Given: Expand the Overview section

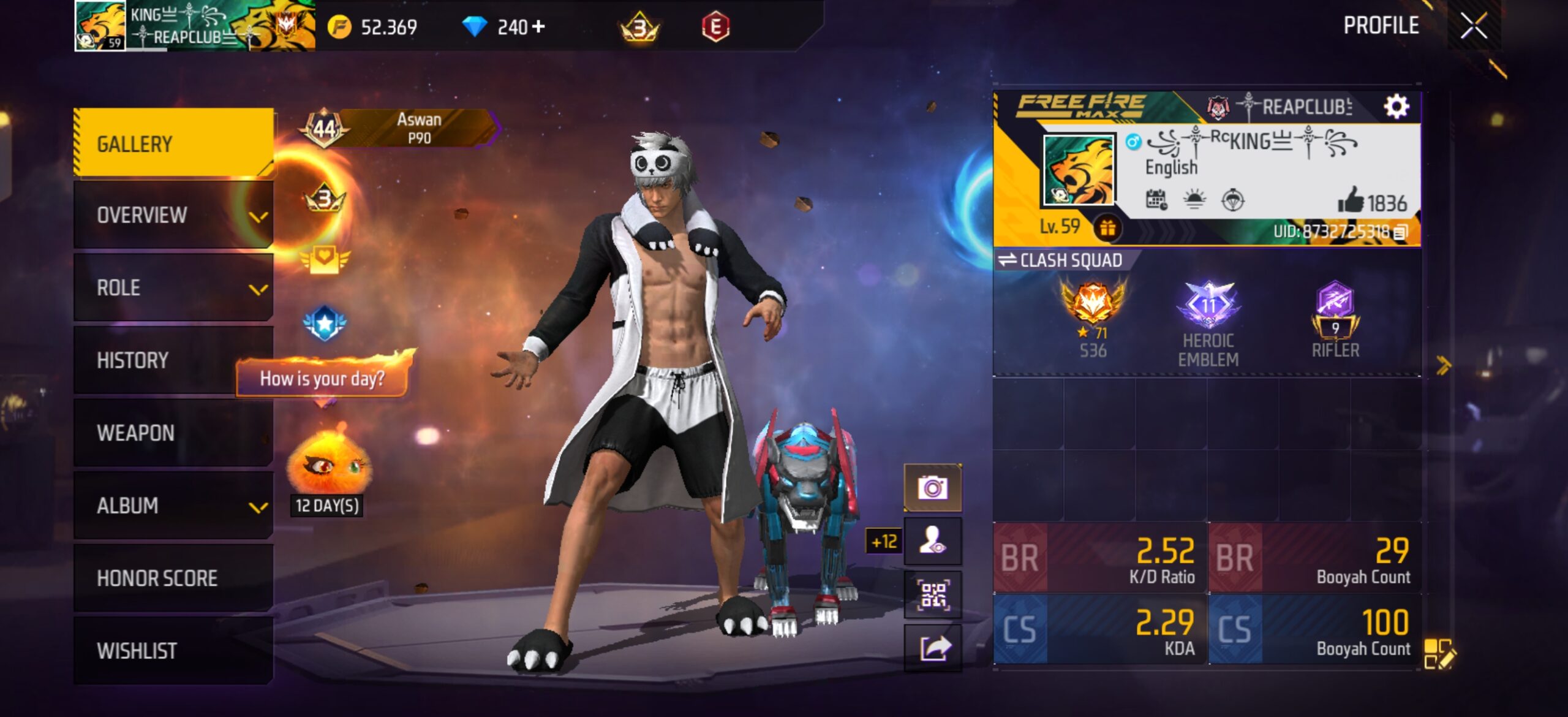Looking at the screenshot, I should 173,215.
